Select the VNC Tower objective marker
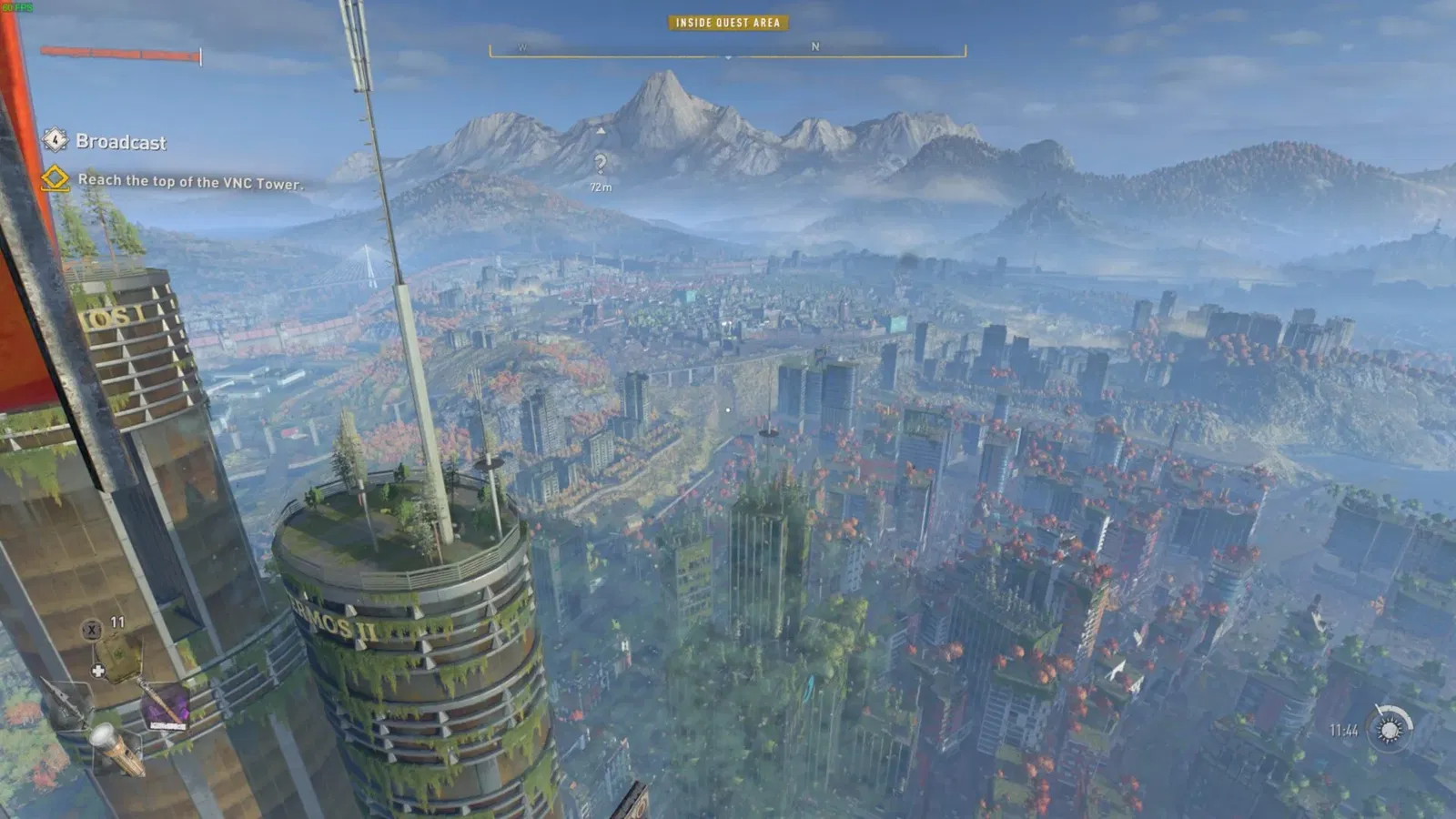1456x819 pixels. [56, 178]
